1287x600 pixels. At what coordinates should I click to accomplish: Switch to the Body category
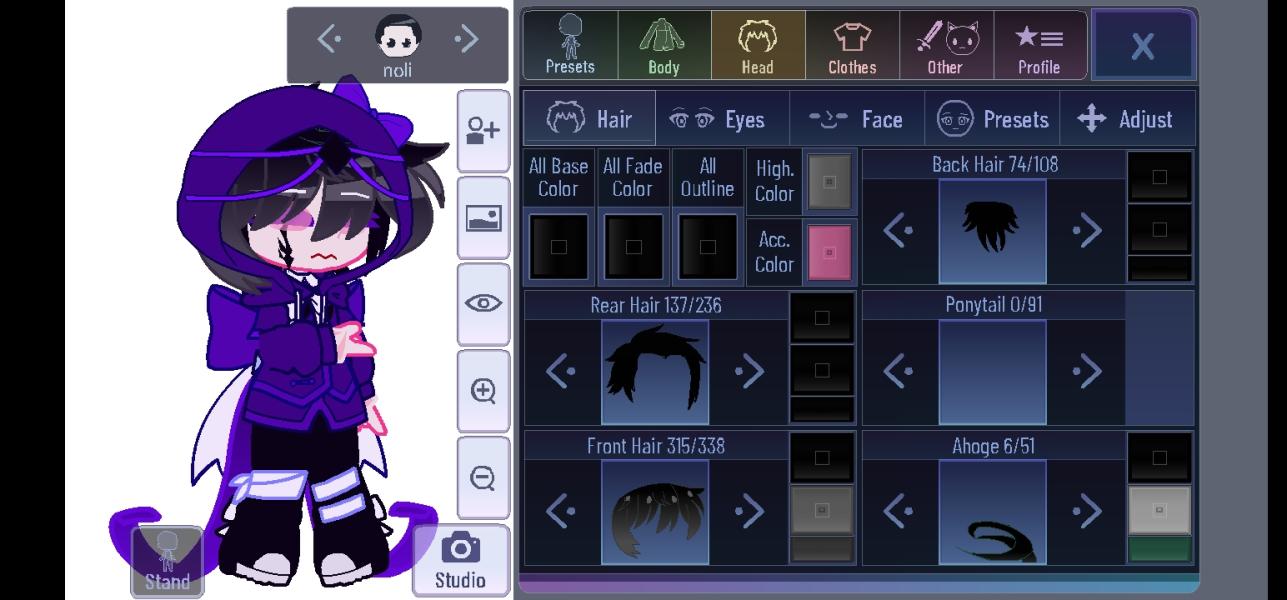coord(664,45)
